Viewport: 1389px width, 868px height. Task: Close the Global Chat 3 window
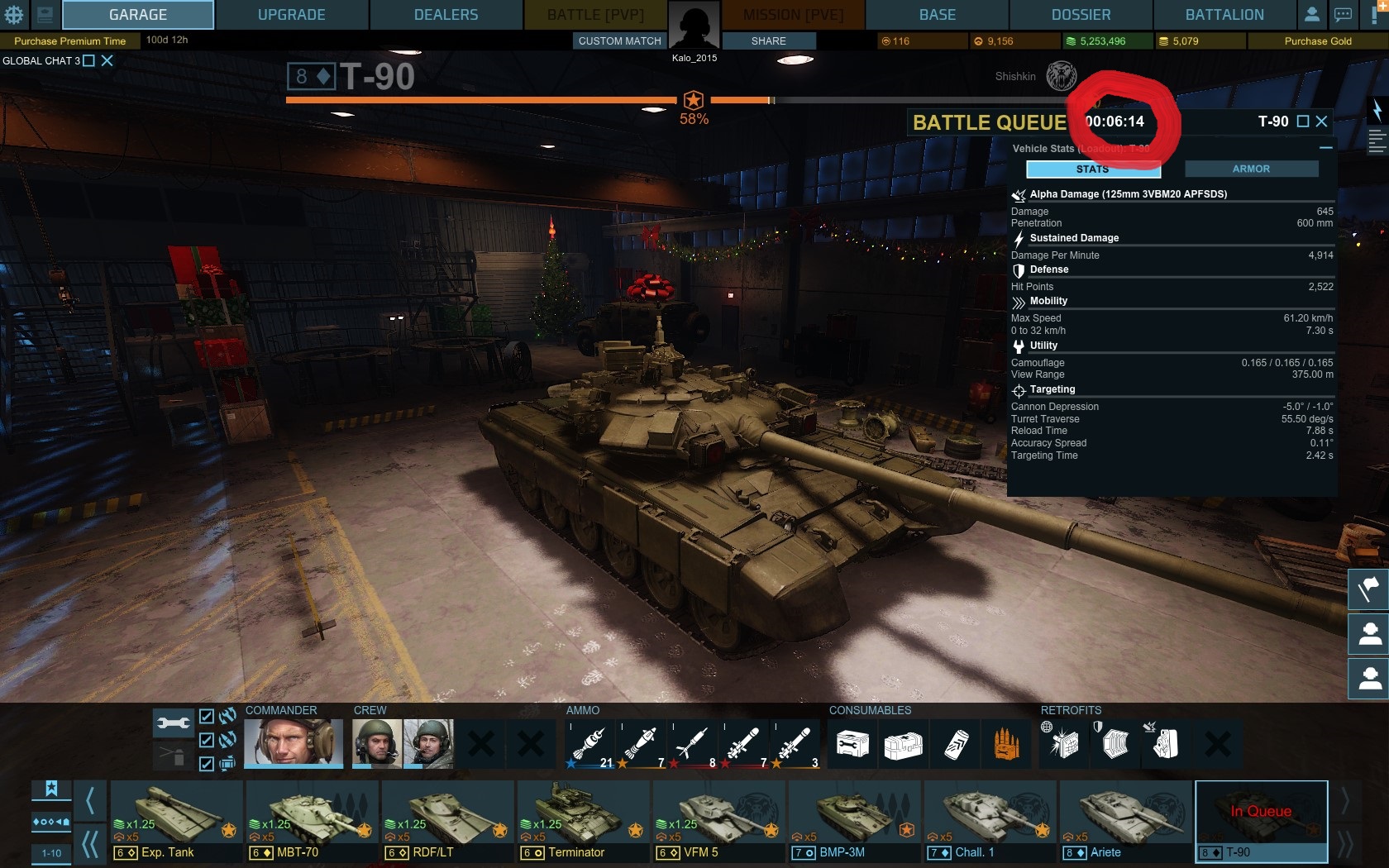(x=107, y=60)
